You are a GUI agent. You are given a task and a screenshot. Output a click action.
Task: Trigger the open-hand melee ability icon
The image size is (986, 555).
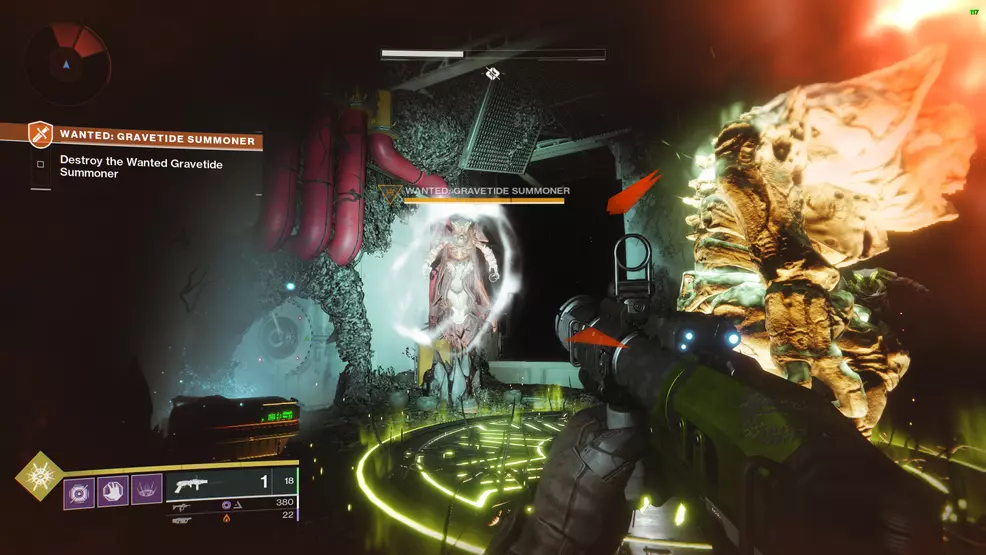point(114,492)
